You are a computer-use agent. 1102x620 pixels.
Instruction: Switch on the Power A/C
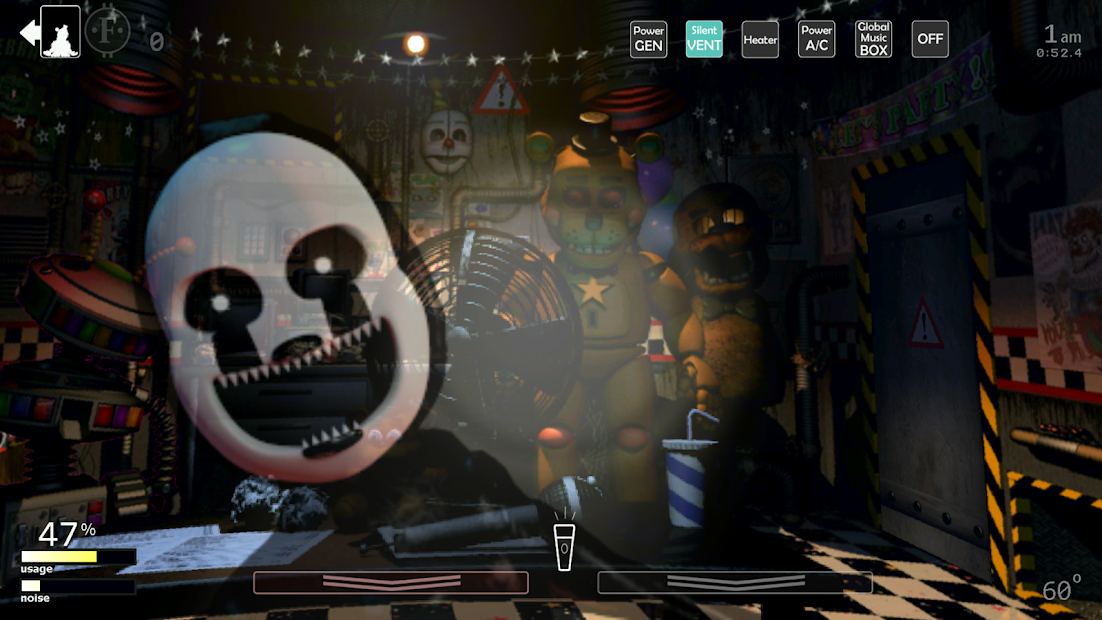[816, 39]
